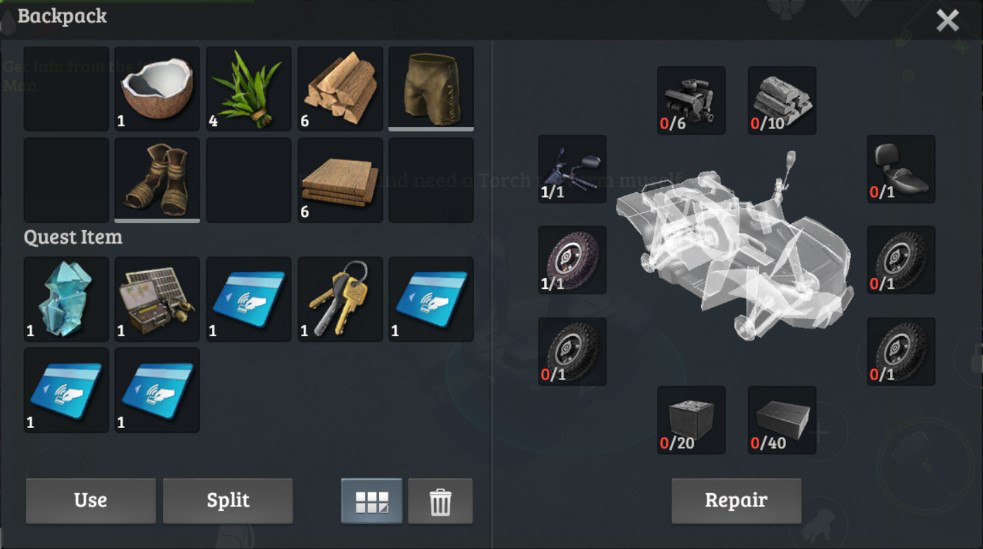
Task: Delete item with the trash can button
Action: click(x=440, y=501)
